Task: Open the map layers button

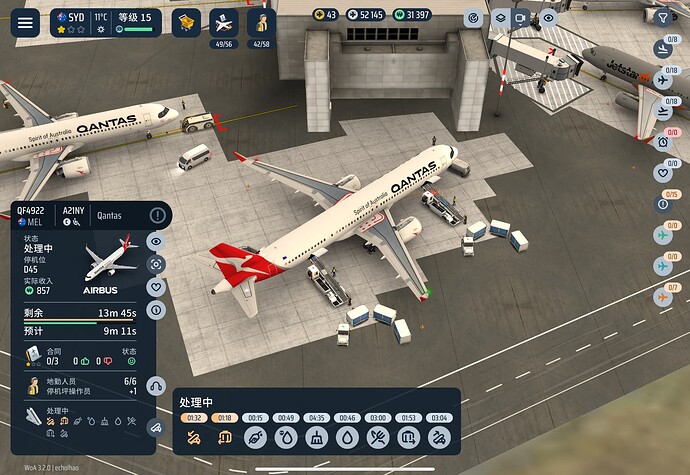Action: [499, 19]
